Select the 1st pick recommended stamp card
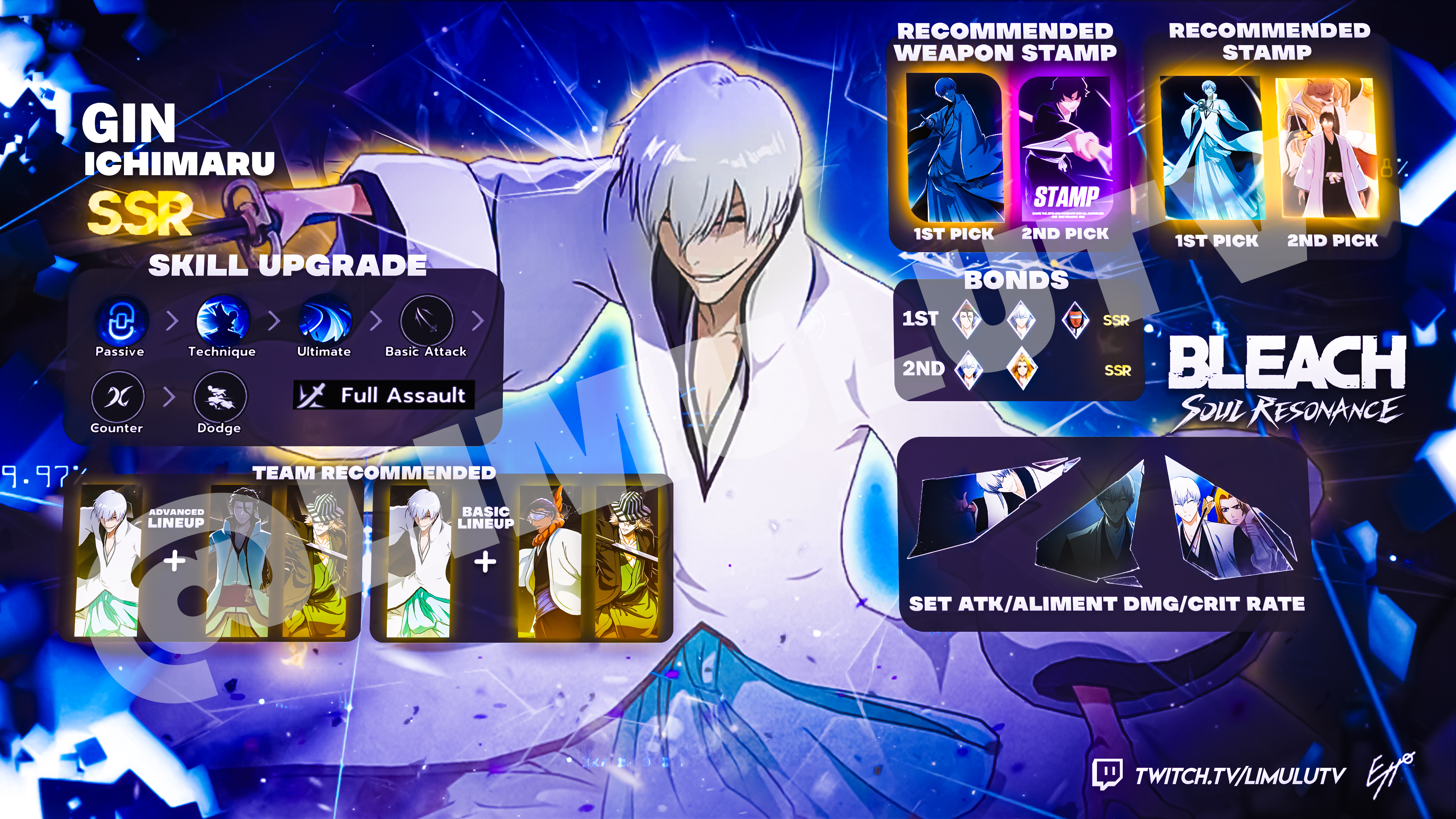1456x819 pixels. coord(1211,148)
